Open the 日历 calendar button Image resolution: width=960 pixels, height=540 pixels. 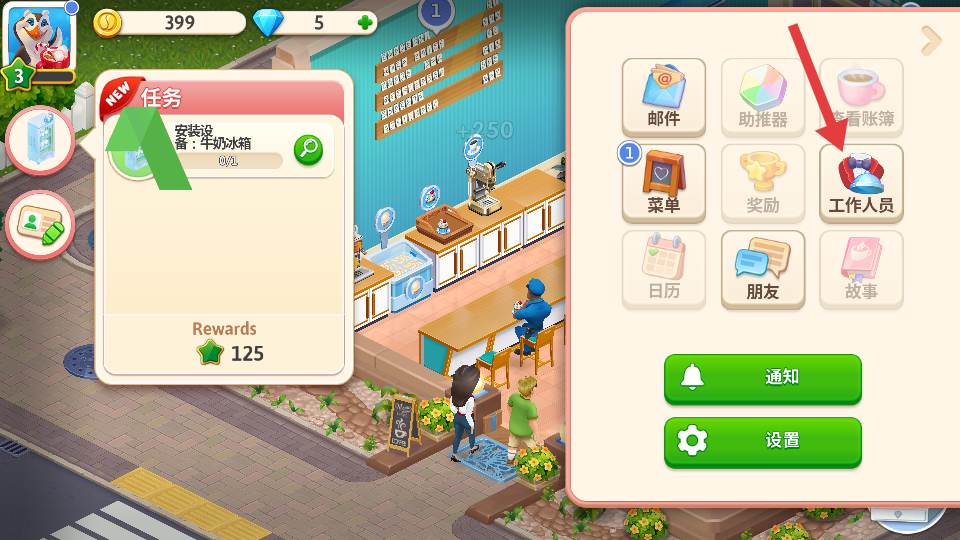click(664, 269)
